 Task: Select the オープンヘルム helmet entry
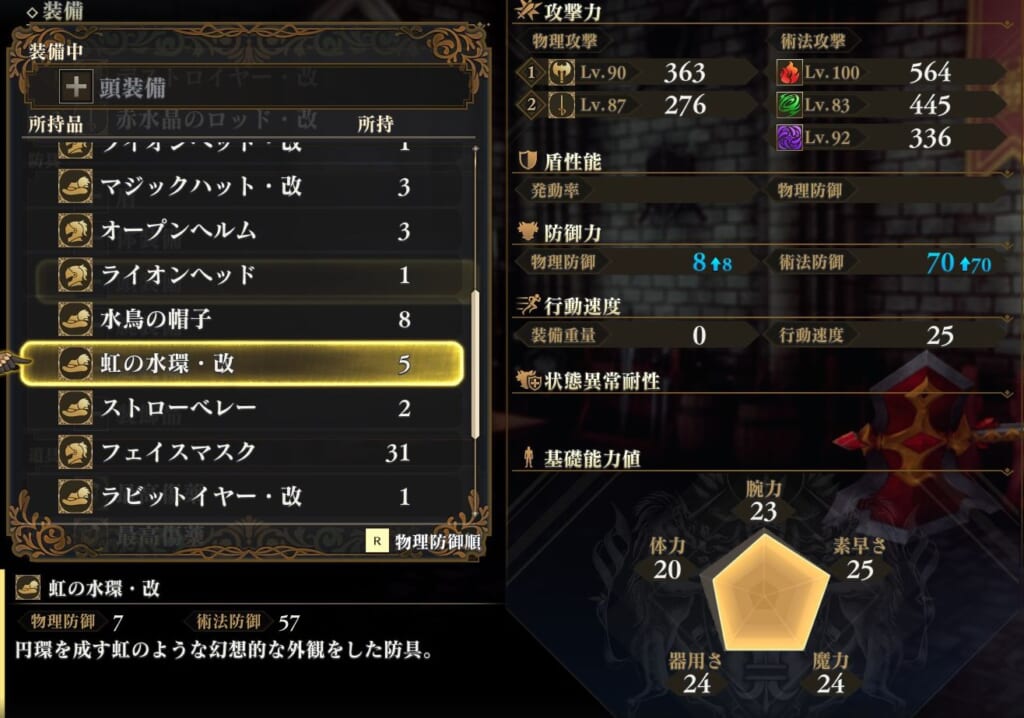(240, 230)
